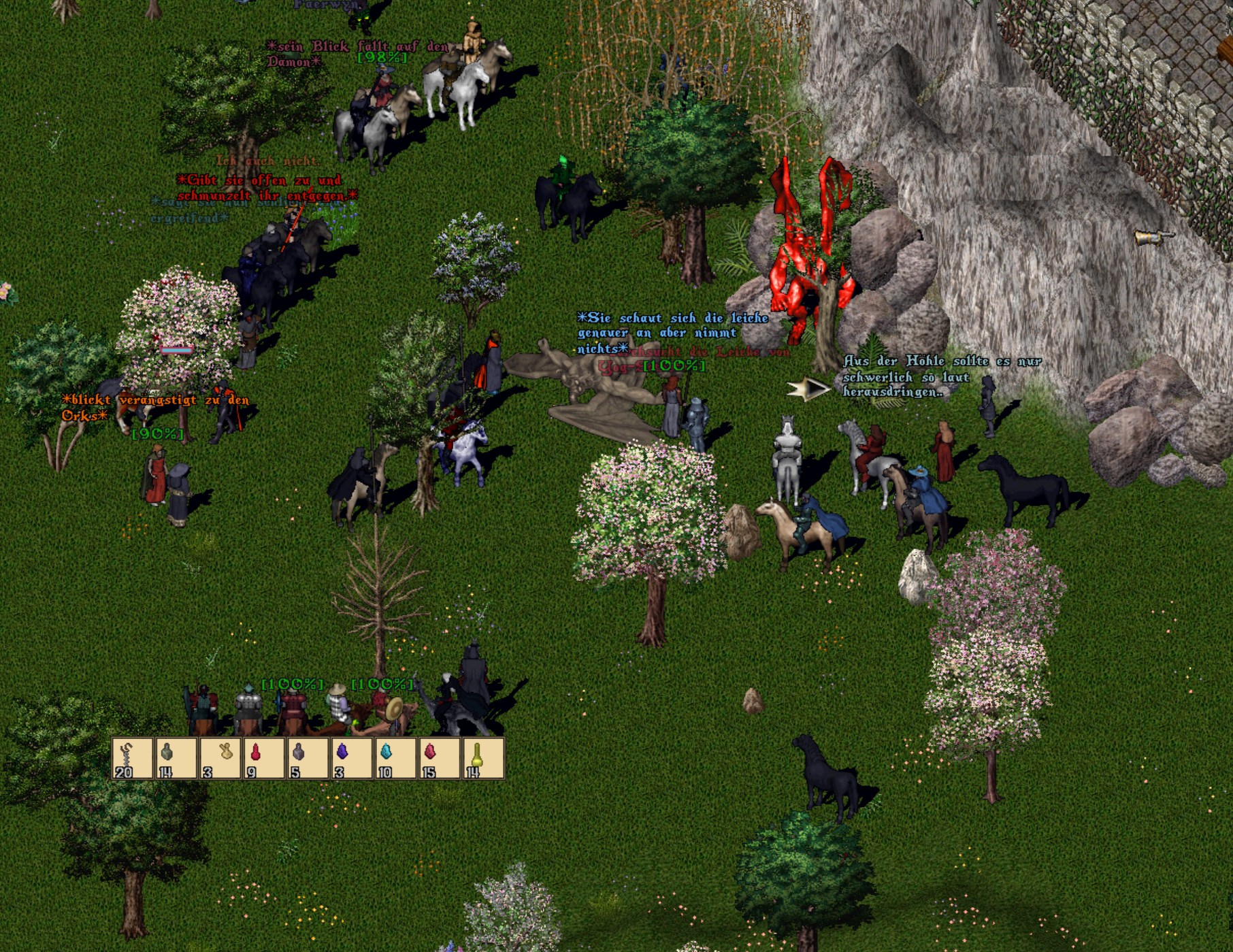The image size is (1233, 952).
Task: Select the gray bottle slot showing 5
Action: point(308,757)
